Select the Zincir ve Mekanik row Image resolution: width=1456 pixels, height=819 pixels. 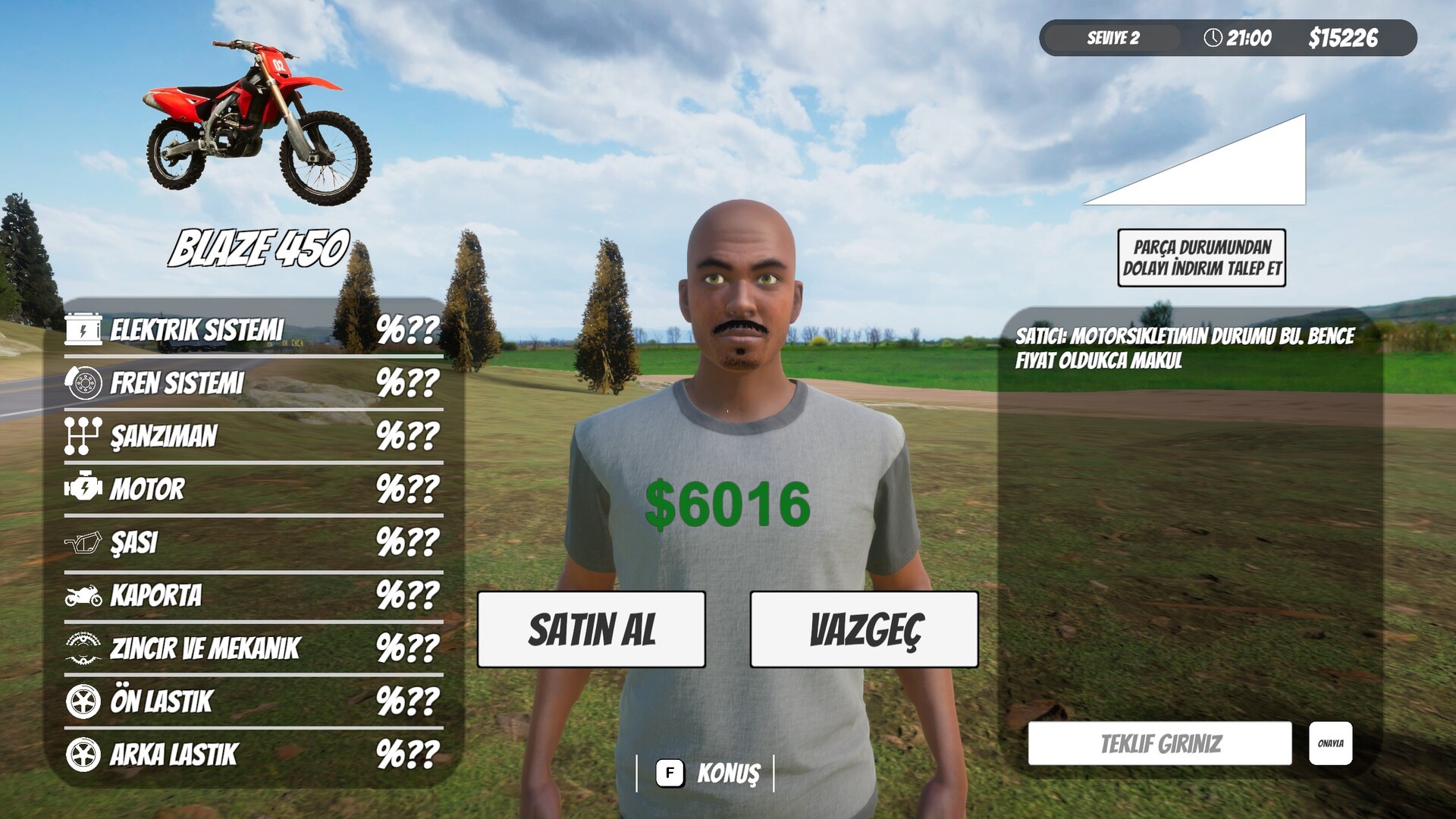[x=253, y=648]
